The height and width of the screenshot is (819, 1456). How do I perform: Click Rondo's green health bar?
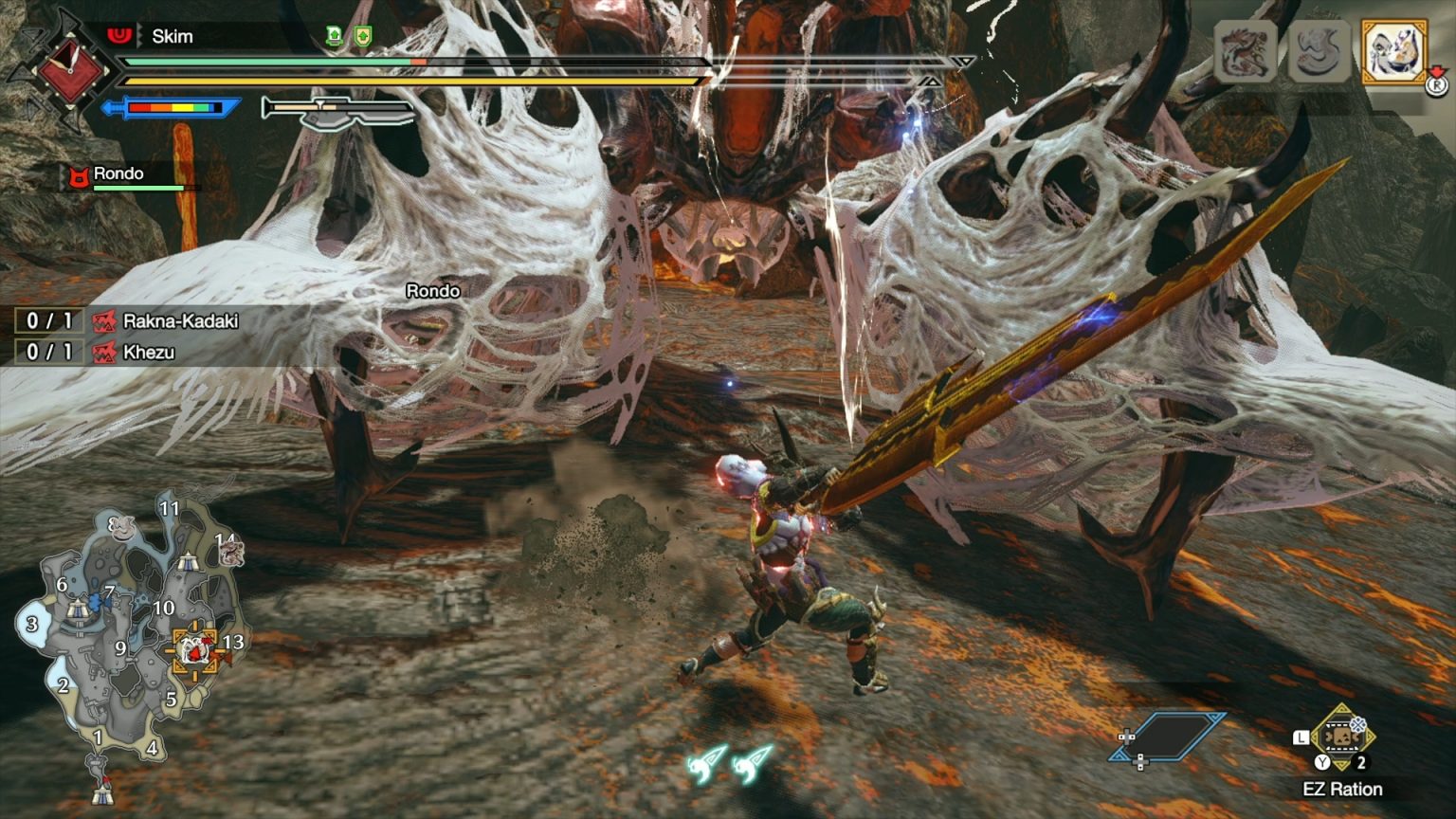click(x=137, y=188)
